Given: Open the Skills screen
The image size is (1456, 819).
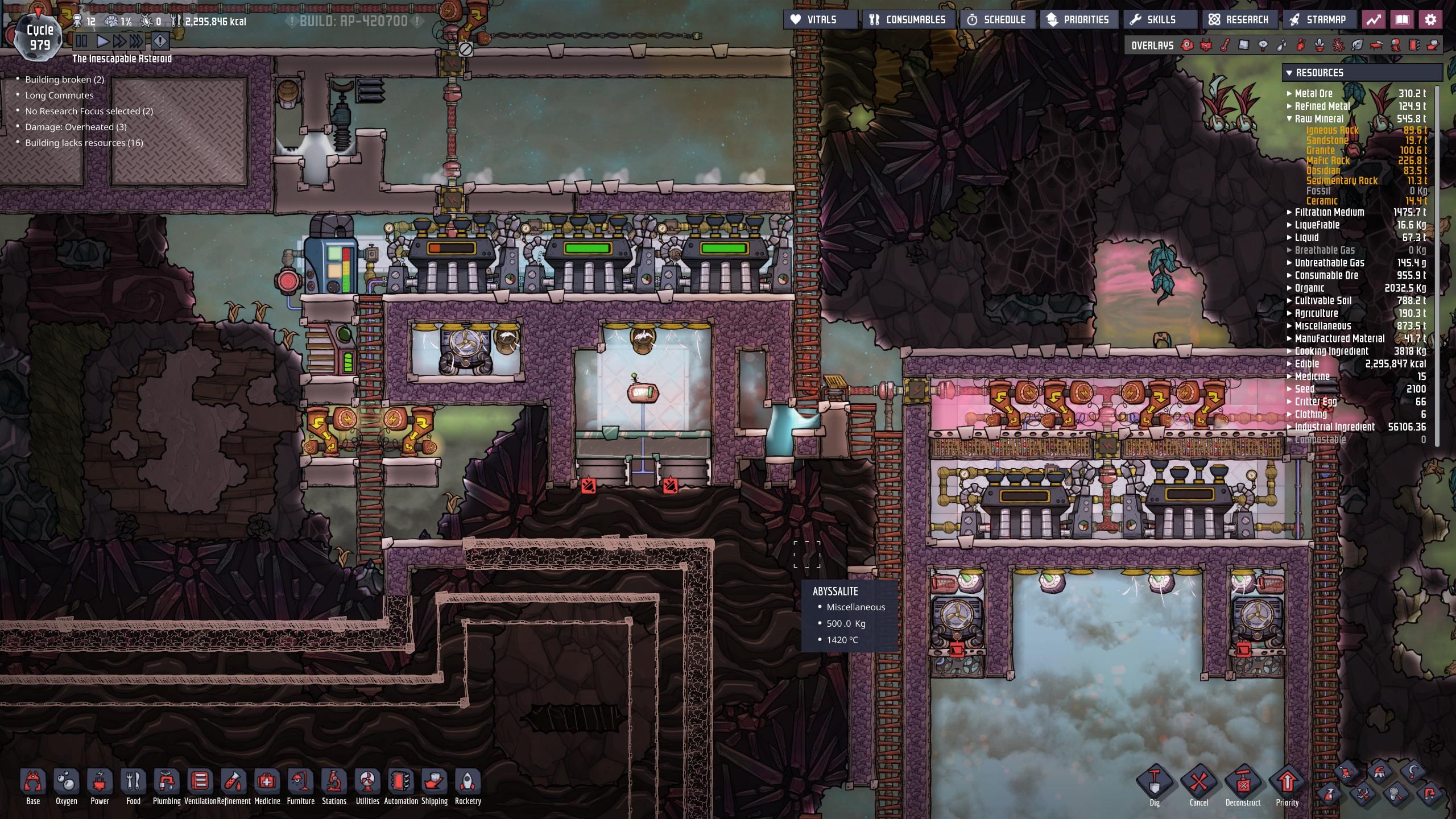Looking at the screenshot, I should [x=1154, y=19].
